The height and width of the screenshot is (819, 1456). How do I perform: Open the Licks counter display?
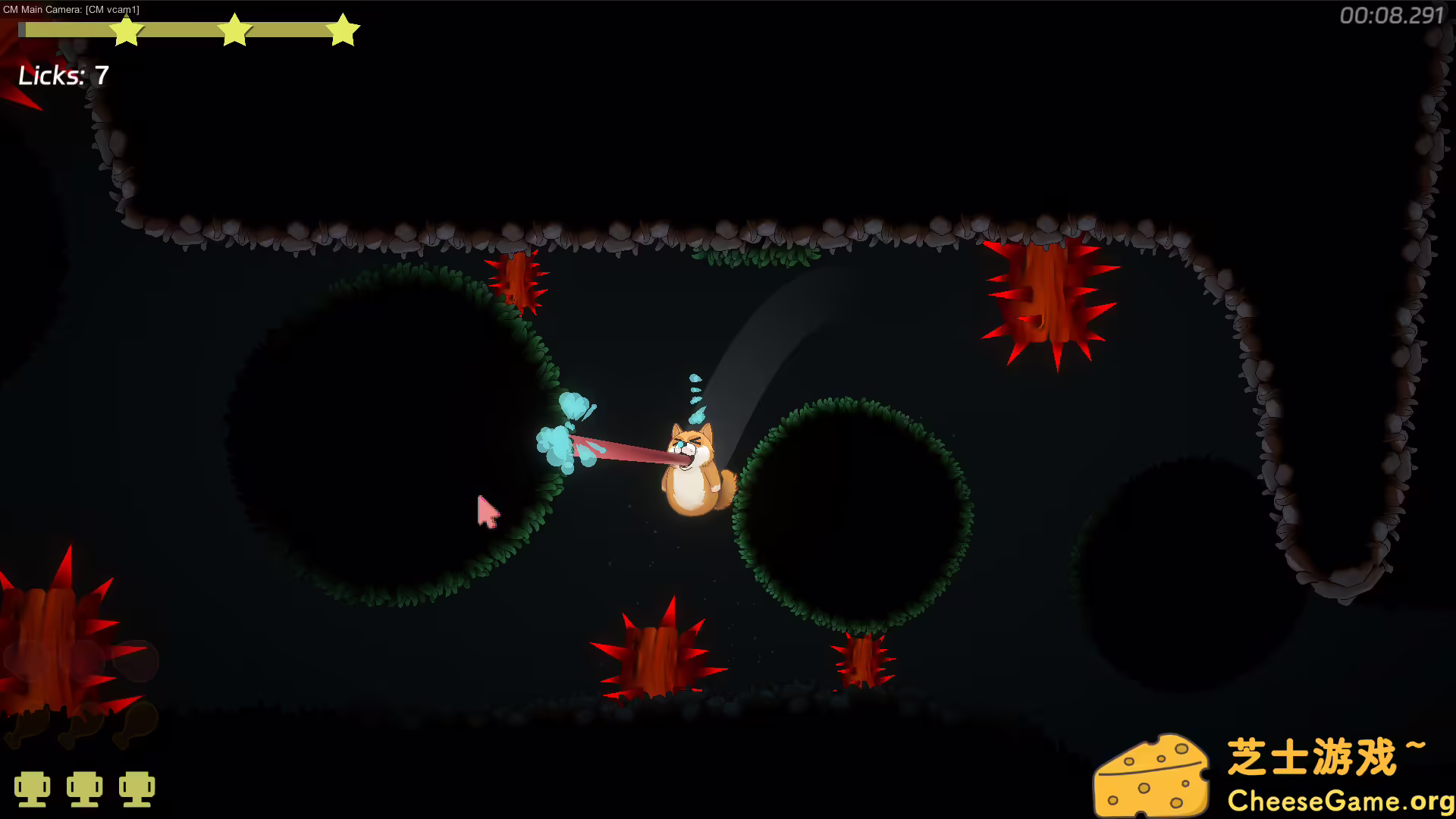64,76
